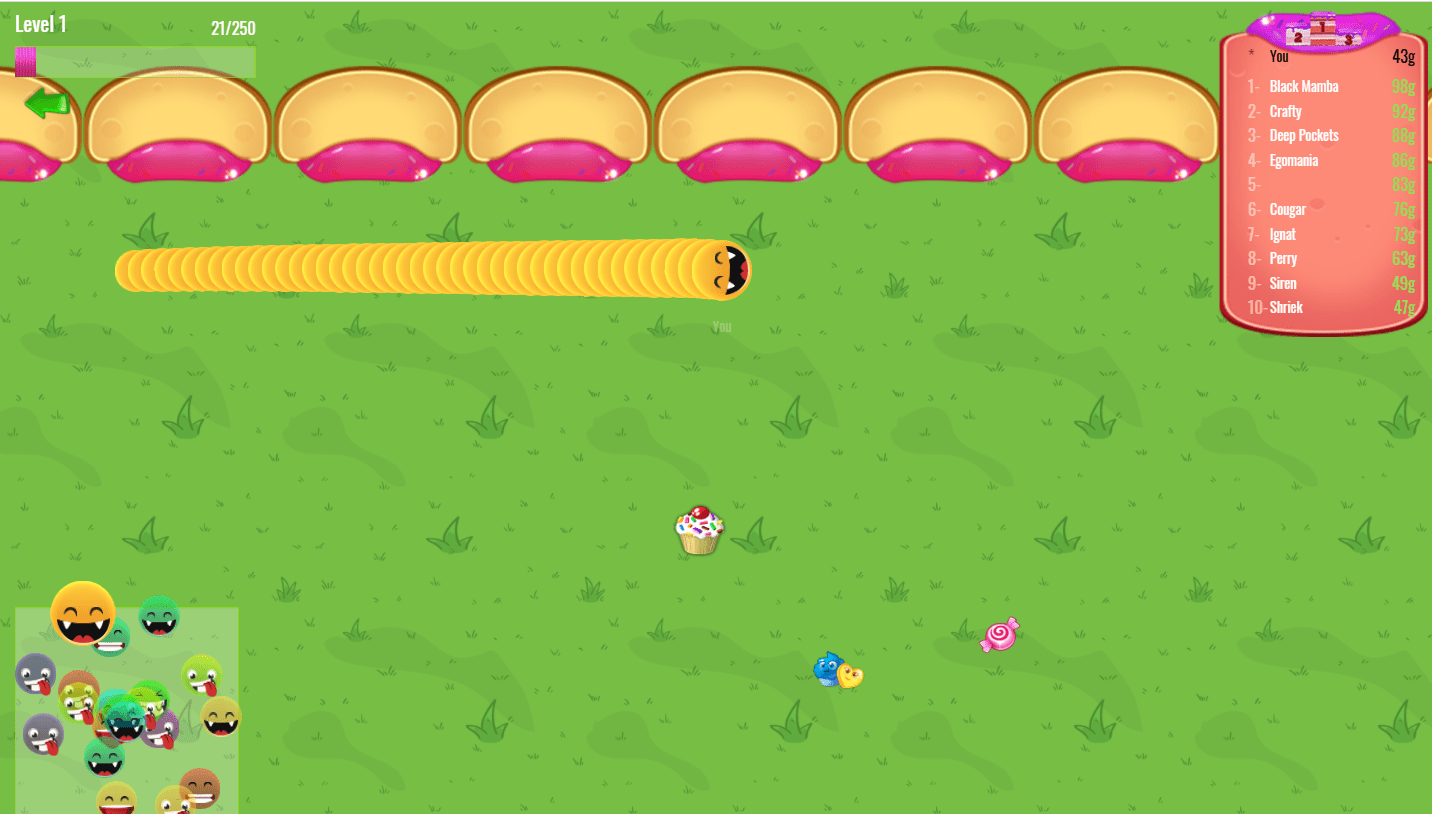Select 'Shriek' at the leaderboard bottom
This screenshot has height=814, width=1432.
[1285, 307]
